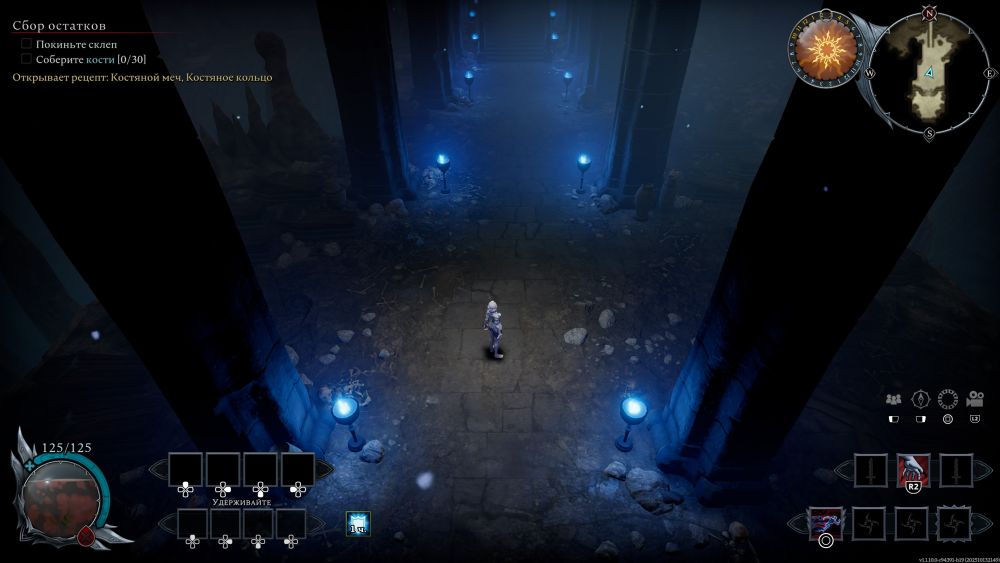Image resolution: width=1000 pixels, height=563 pixels.
Task: Select the red blood drop icon
Action: click(85, 535)
